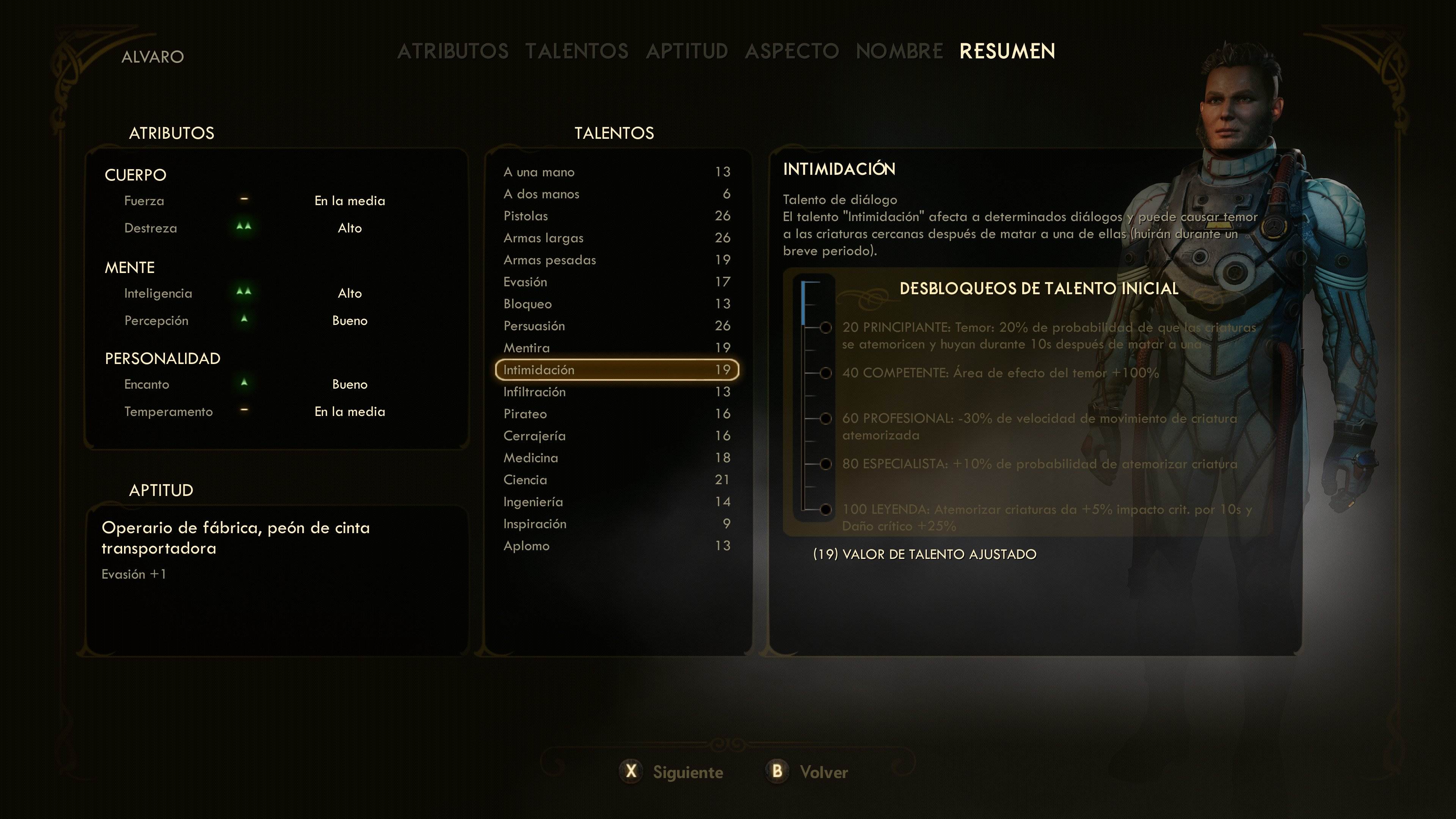Choose the Pirateo talent row
Screen dimensions: 1456x819
pyautogui.click(x=616, y=414)
